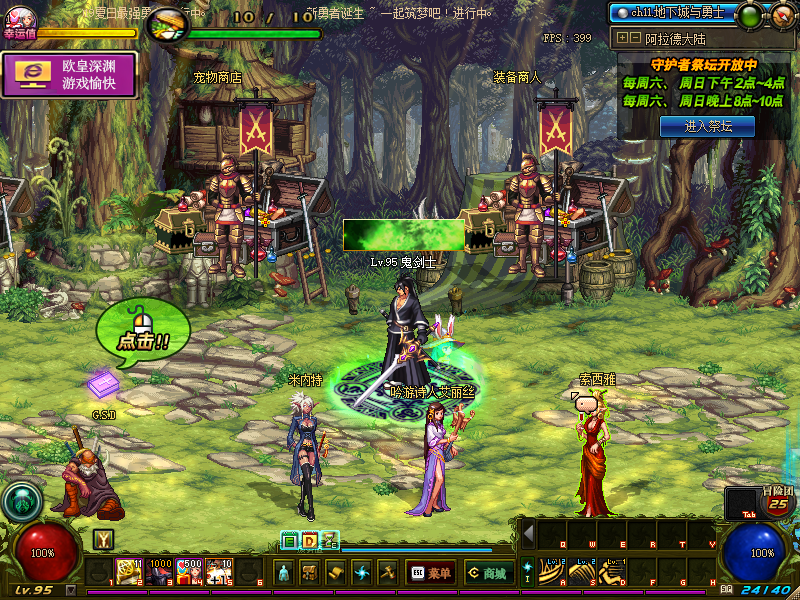Screen dimensions: 800x600
Task: Collapse the map with the minus button
Action: click(635, 38)
